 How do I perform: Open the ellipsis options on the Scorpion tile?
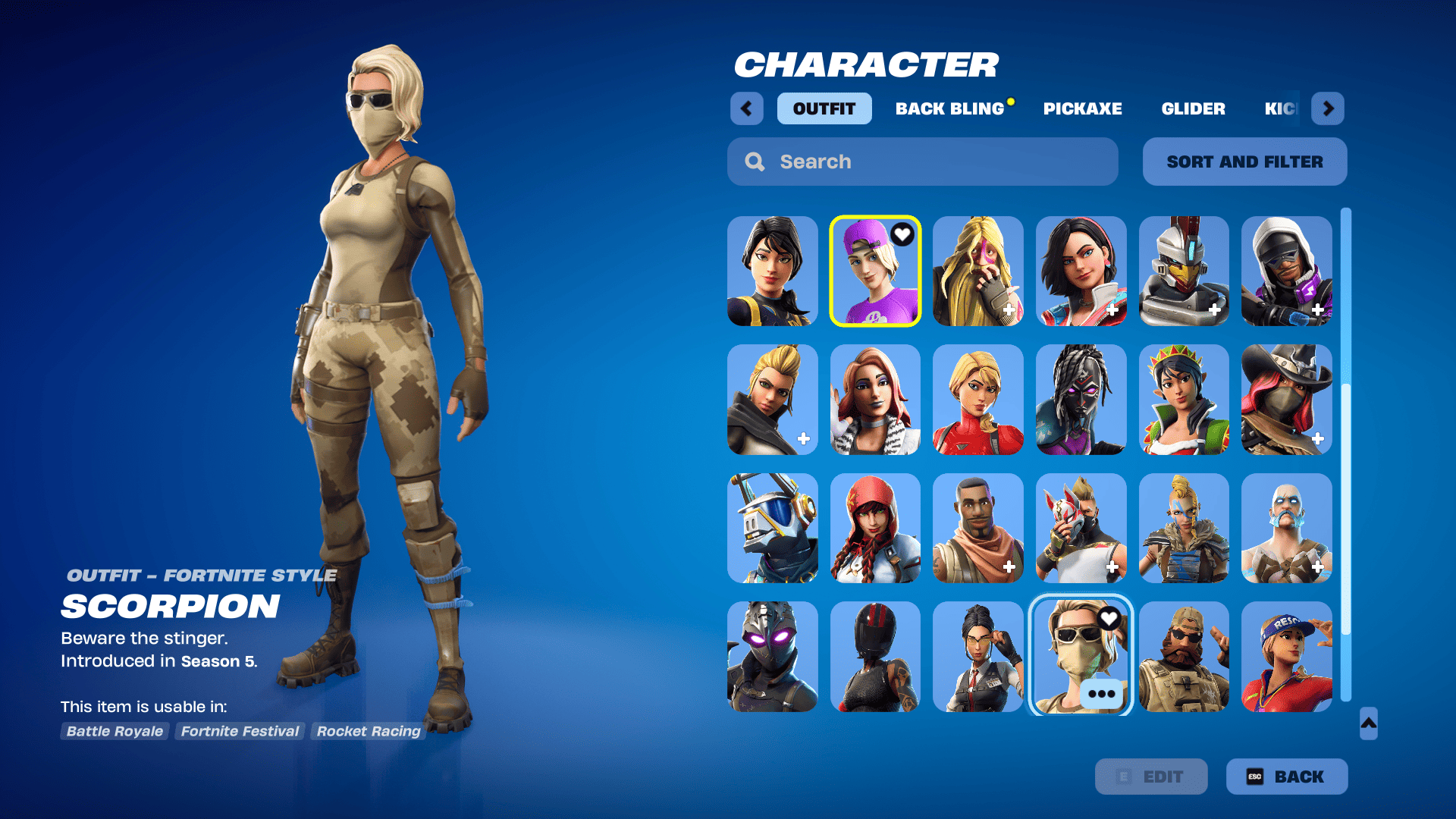click(x=1101, y=693)
